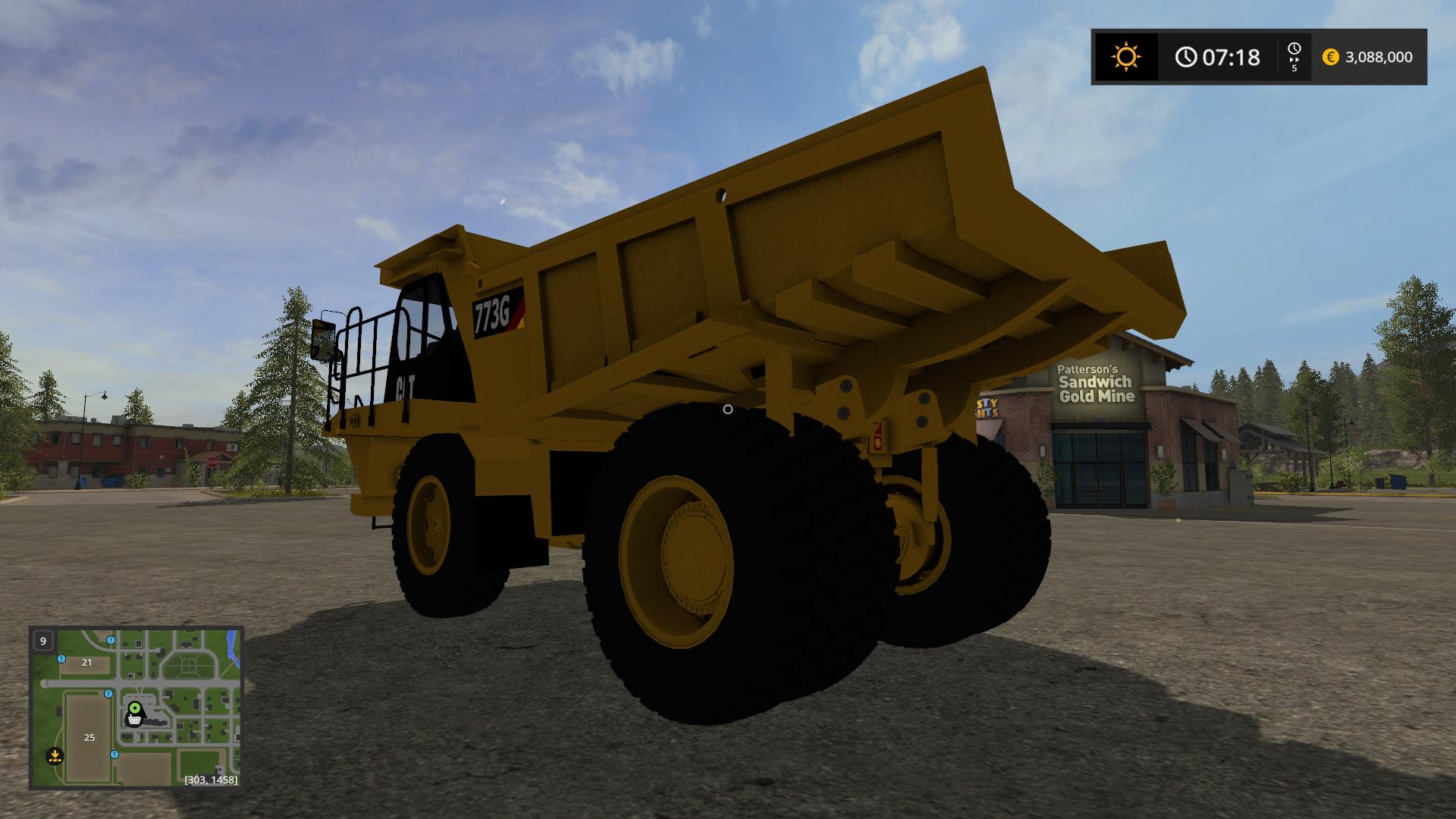The image size is (1456, 819).
Task: Toggle the blue info marker near field 21
Action: tap(61, 659)
